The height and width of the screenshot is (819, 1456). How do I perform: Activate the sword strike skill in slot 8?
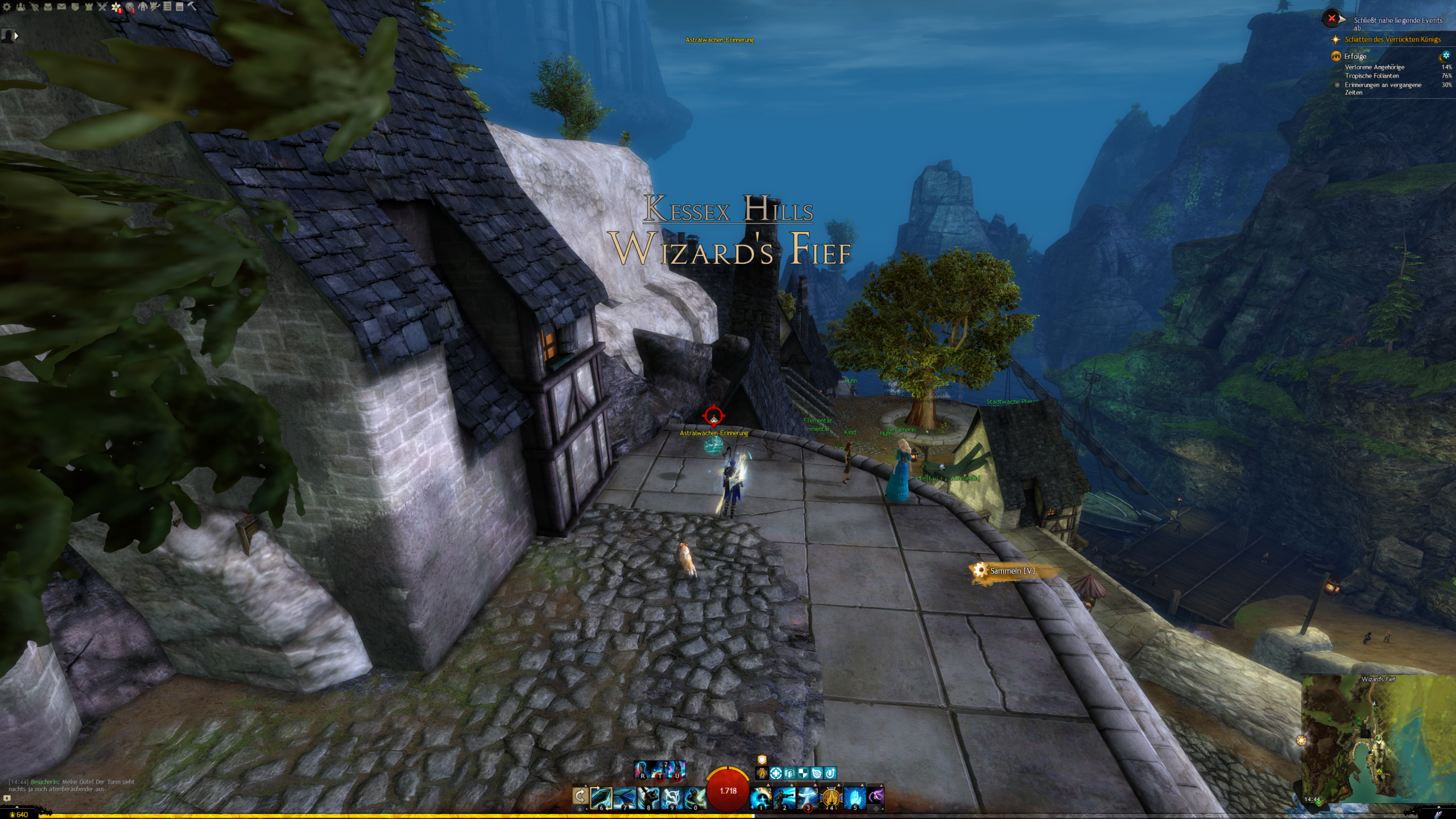pos(648,798)
